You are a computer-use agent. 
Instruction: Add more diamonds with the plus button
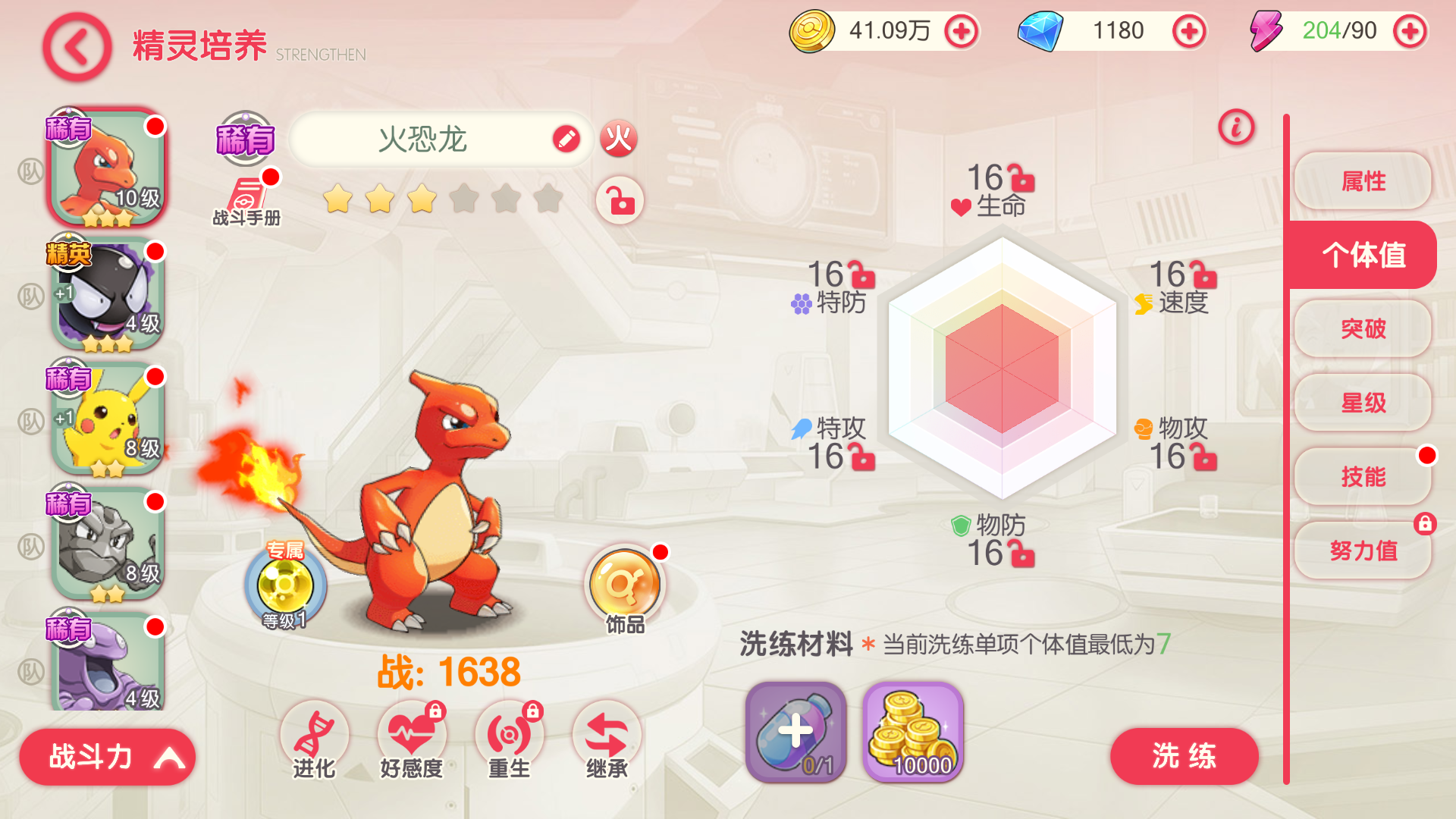(1188, 32)
